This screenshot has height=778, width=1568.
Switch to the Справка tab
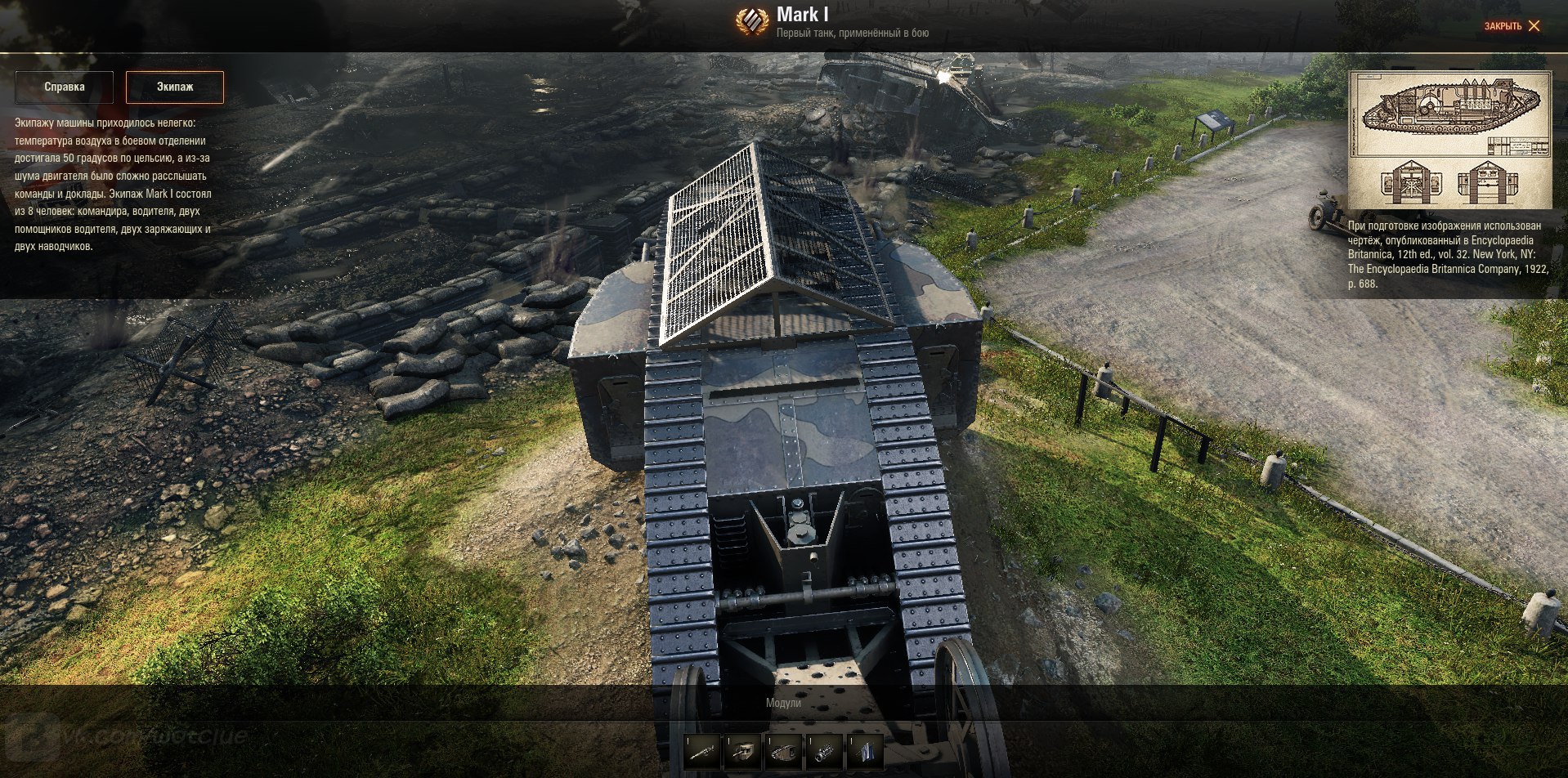pos(65,87)
